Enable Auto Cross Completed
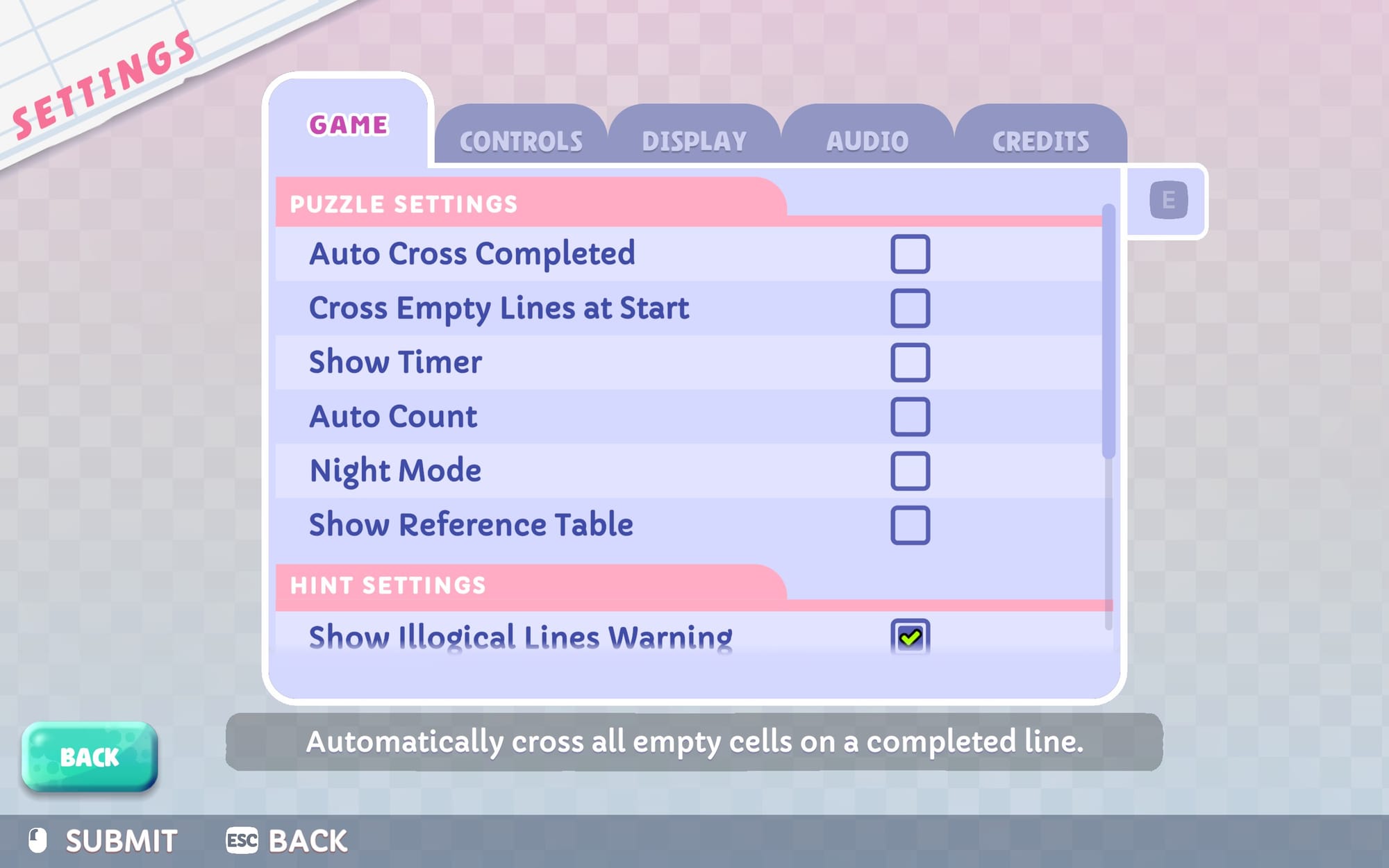 coord(911,254)
